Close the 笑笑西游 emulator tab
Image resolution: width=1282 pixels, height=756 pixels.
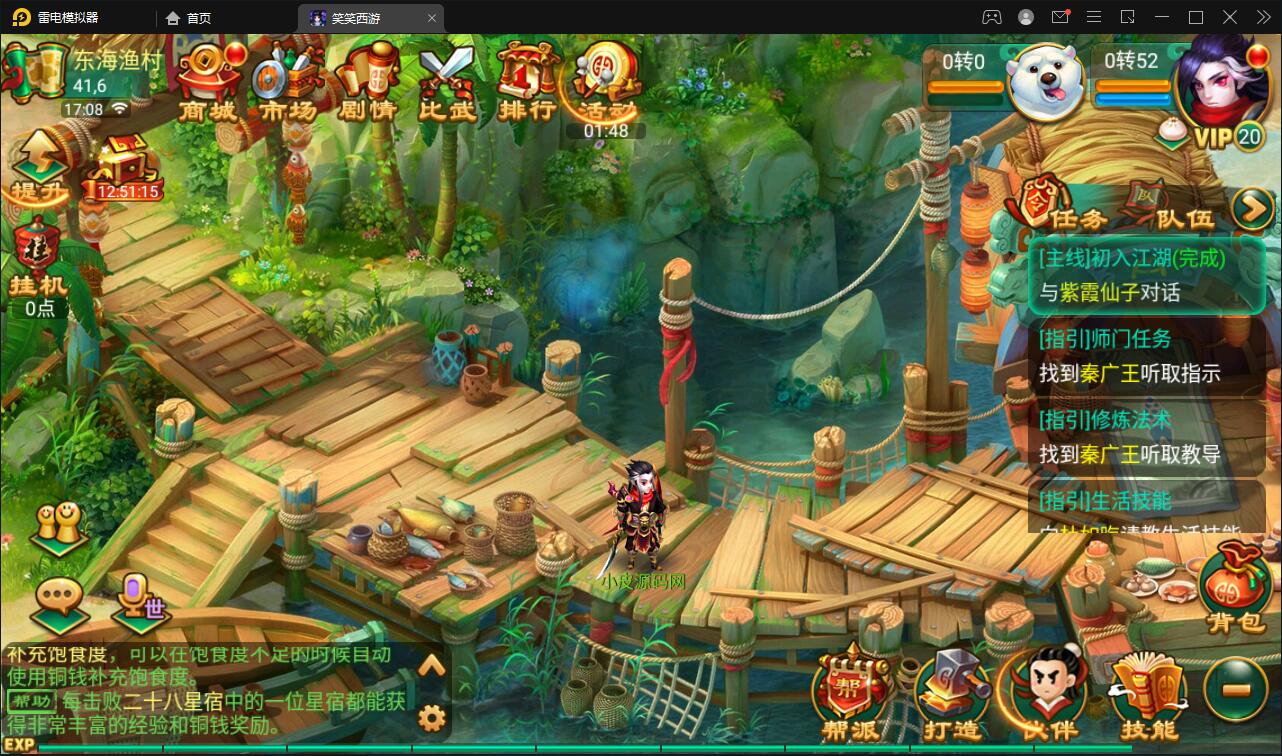coord(432,18)
